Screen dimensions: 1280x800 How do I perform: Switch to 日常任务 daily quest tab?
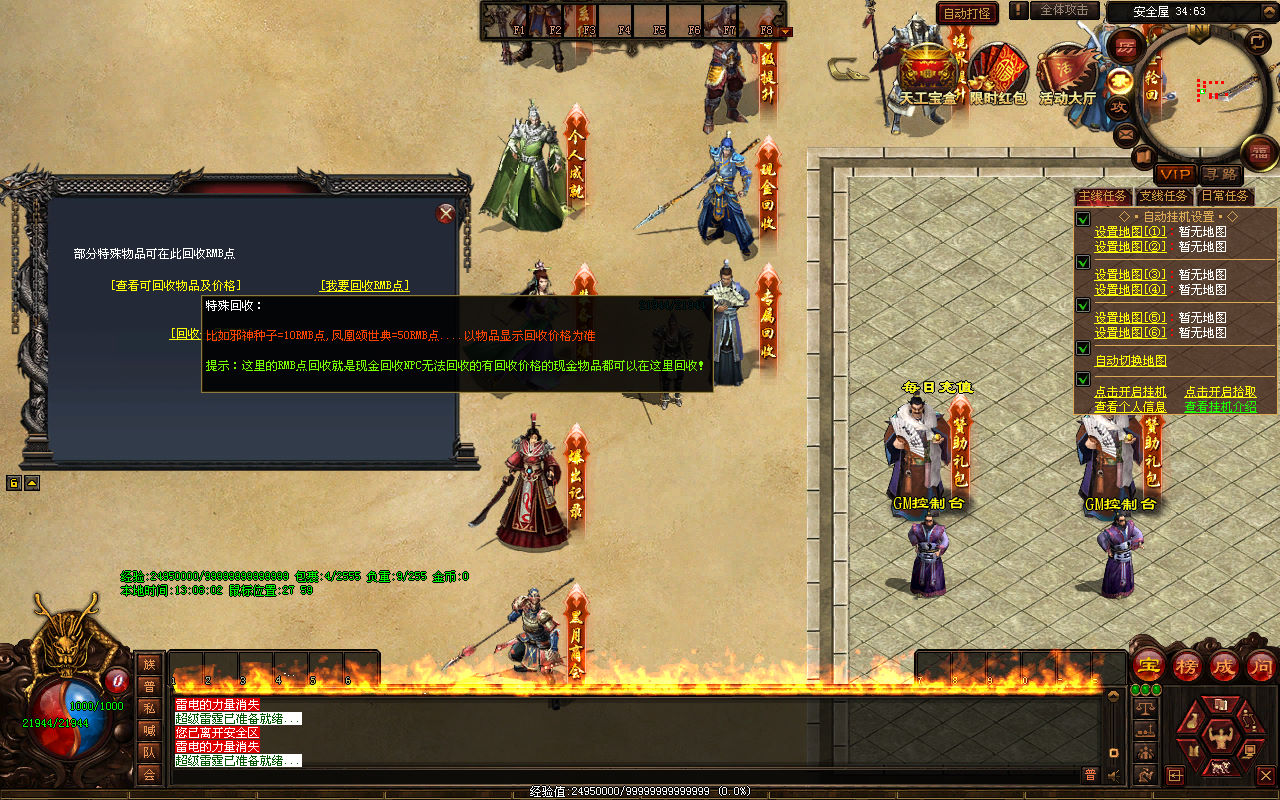(x=1225, y=196)
